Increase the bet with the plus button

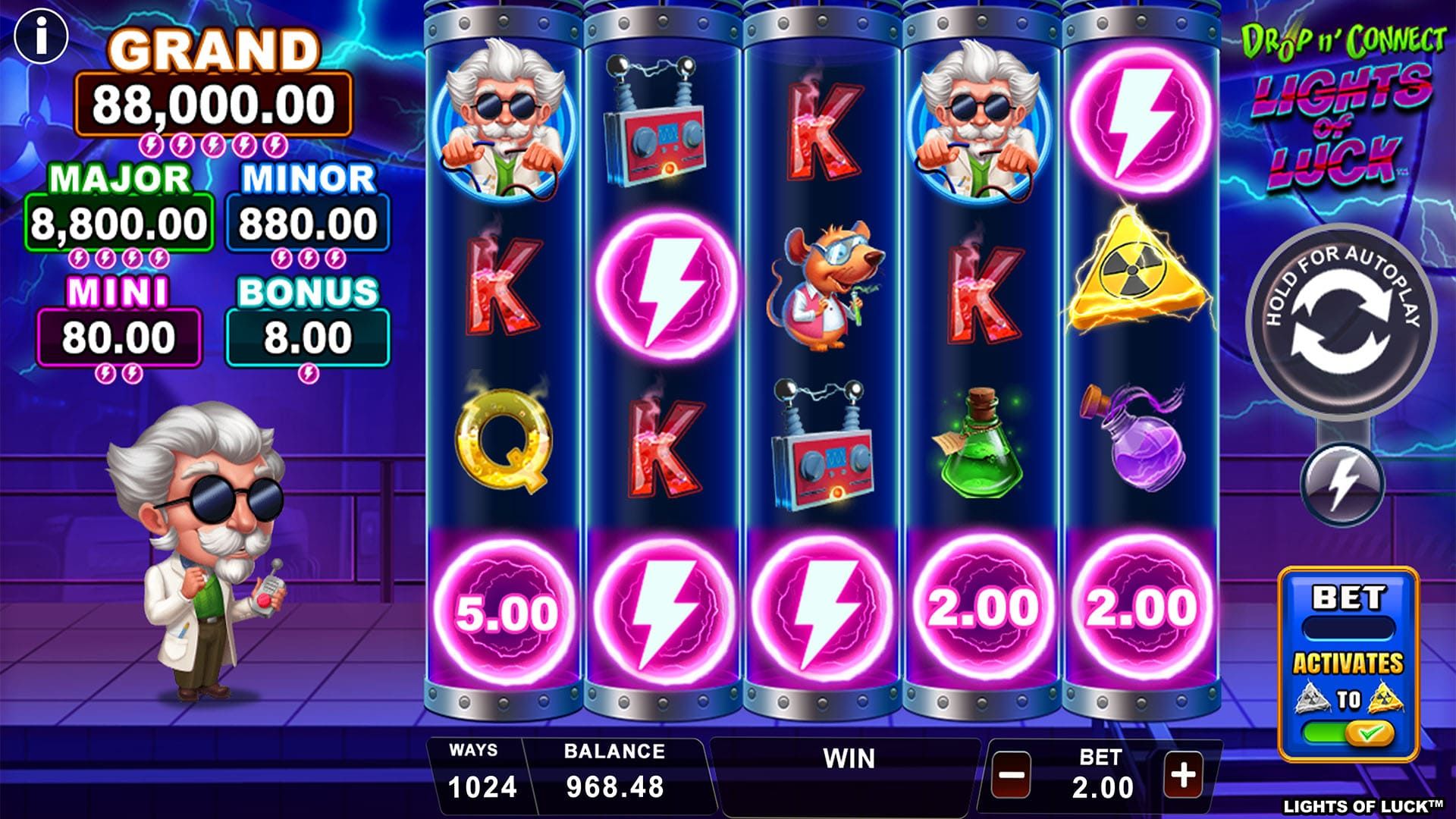tap(1184, 774)
